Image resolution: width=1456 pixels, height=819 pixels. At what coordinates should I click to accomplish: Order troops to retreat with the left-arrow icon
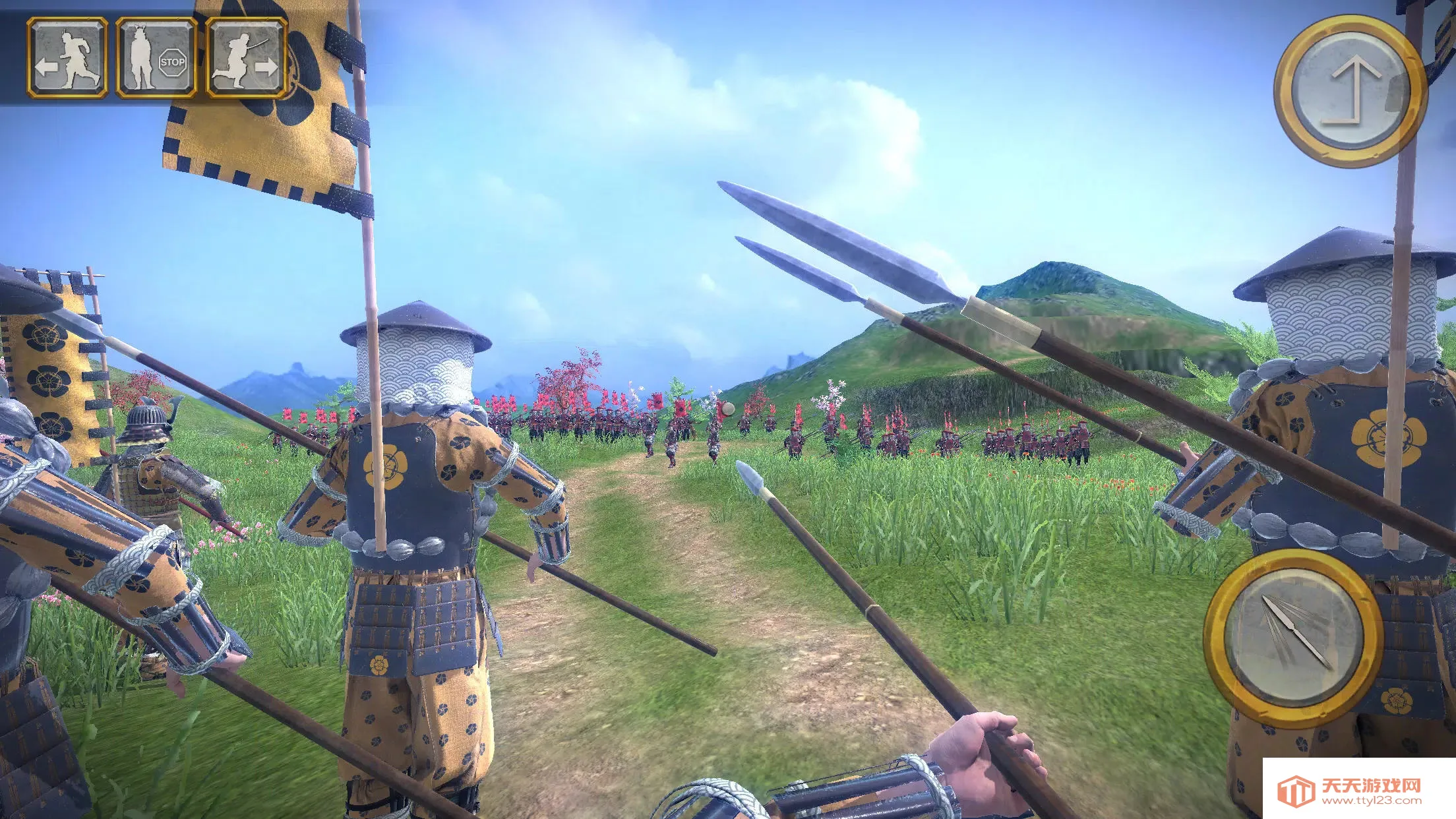[67, 58]
